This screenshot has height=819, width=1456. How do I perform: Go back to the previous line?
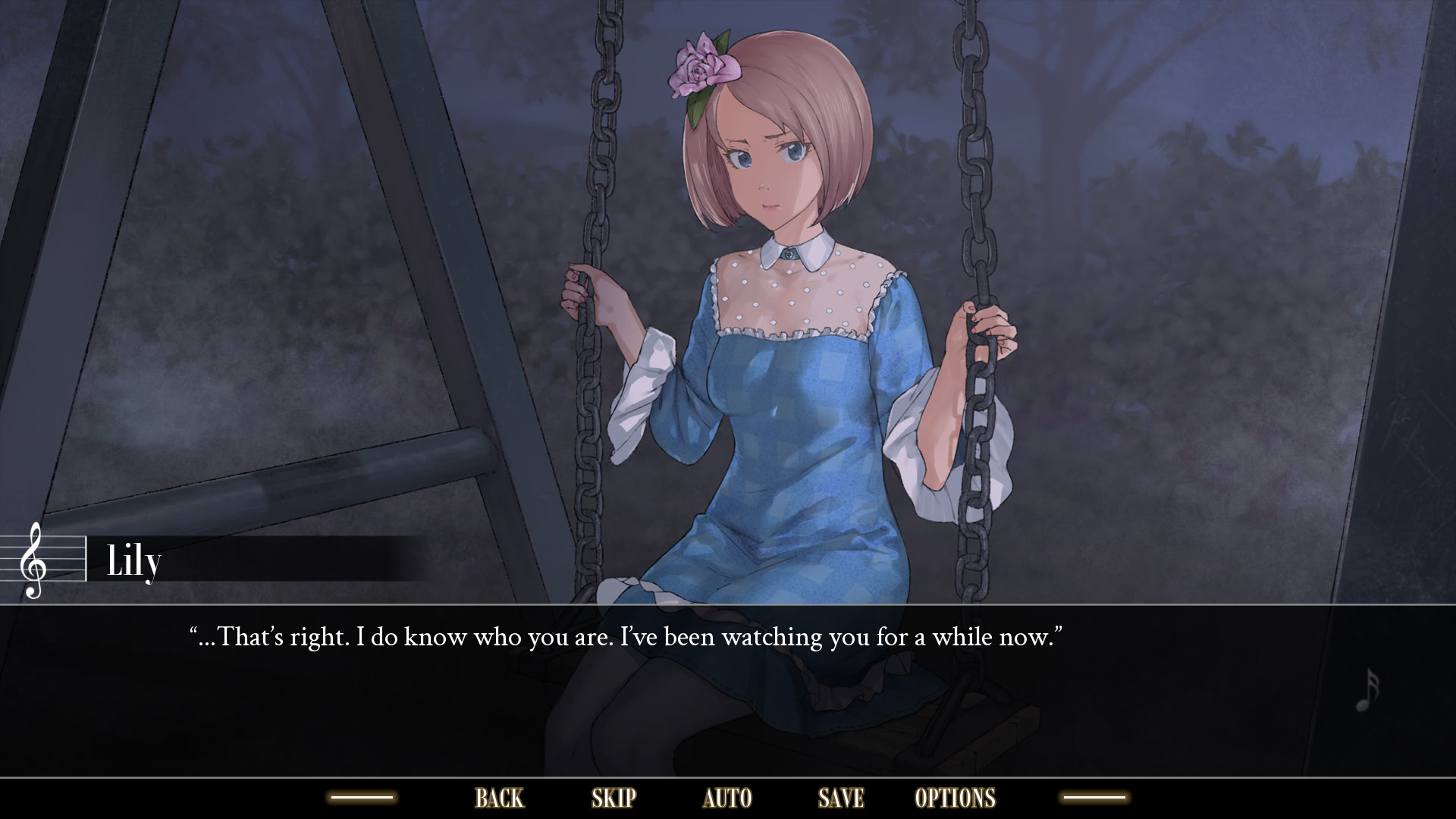(499, 798)
